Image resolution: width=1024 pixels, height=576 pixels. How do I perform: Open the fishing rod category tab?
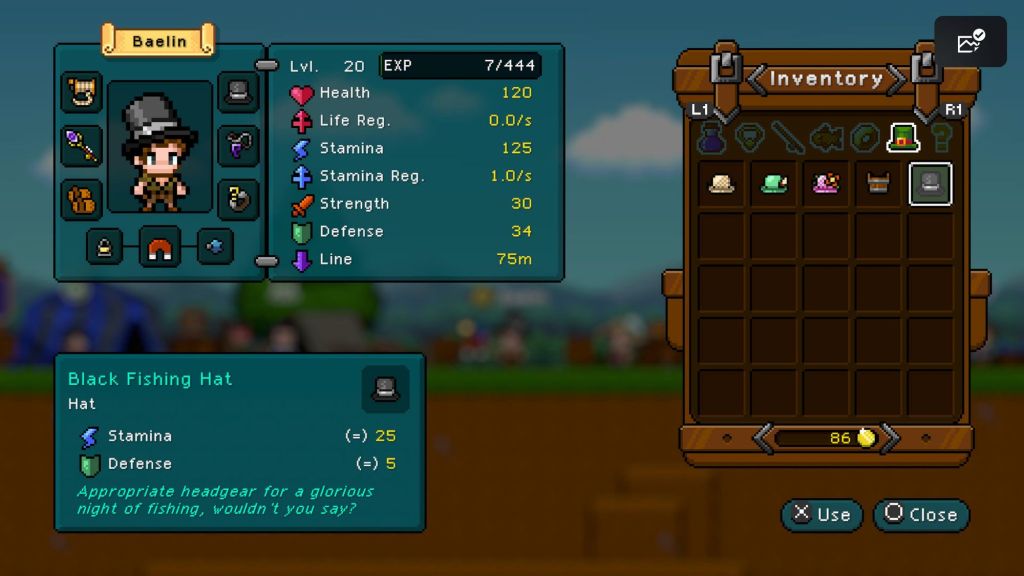click(788, 137)
